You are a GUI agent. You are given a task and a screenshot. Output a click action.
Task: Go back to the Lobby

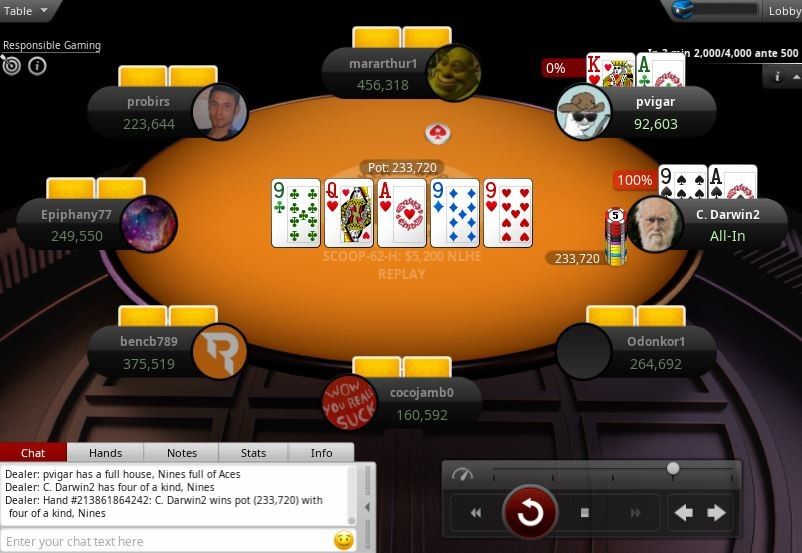(x=783, y=11)
